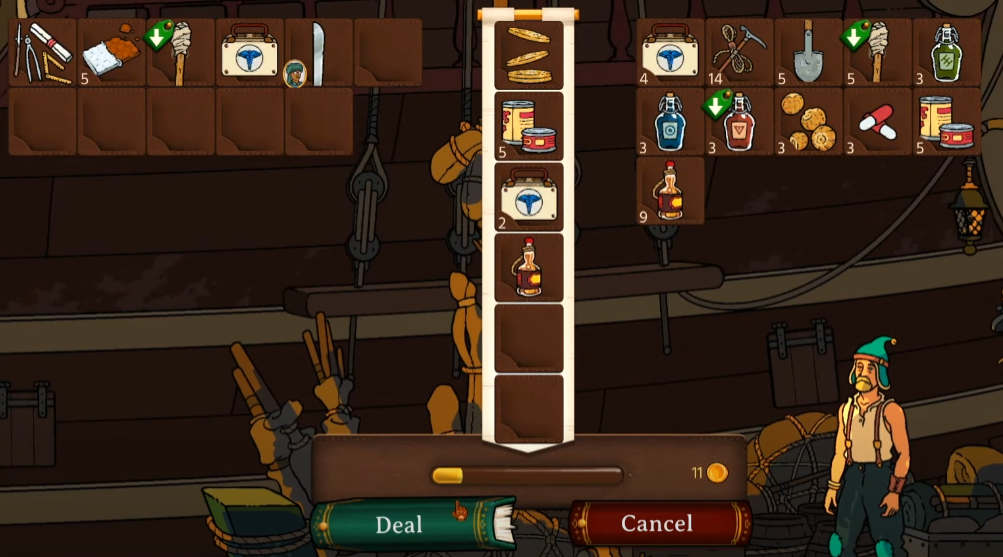Select the chocolate bar stack of 5
Screen dimensions: 1003x557
[x=113, y=52]
